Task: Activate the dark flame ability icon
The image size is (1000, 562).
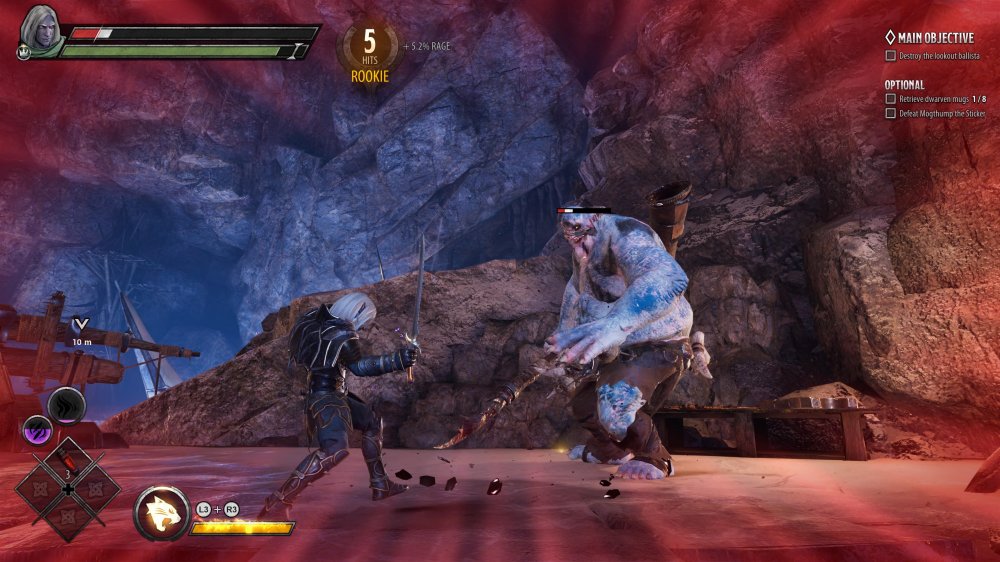Action: (67, 406)
